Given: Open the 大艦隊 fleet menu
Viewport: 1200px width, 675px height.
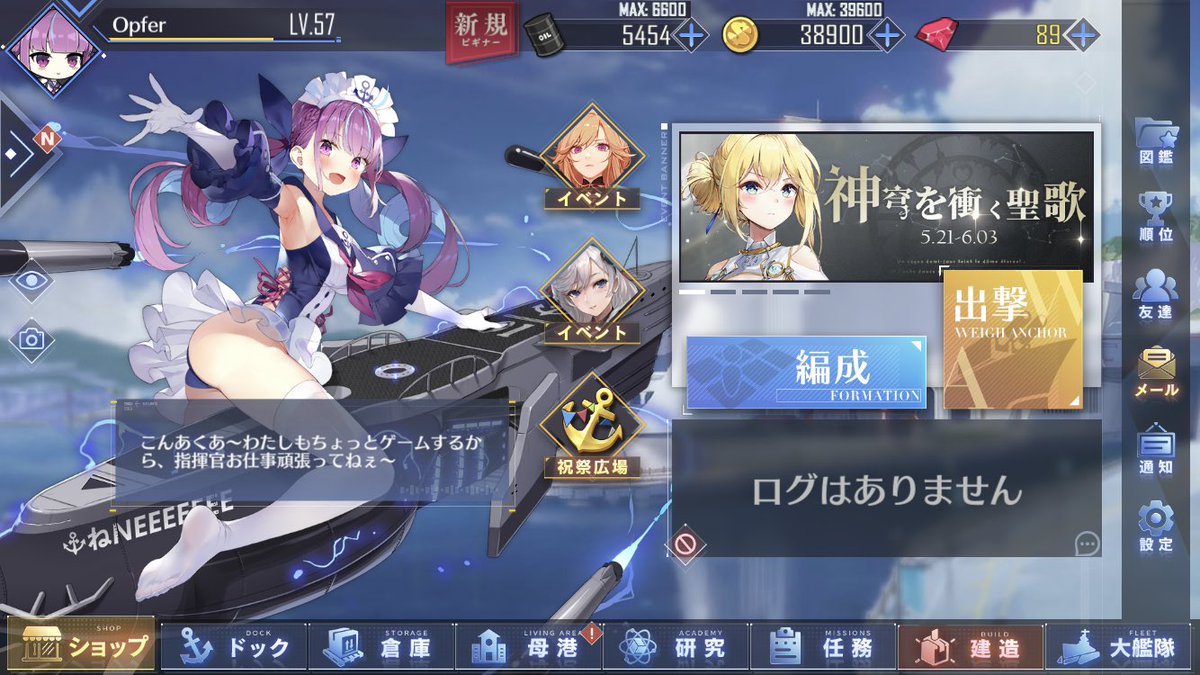Looking at the screenshot, I should tap(1120, 647).
